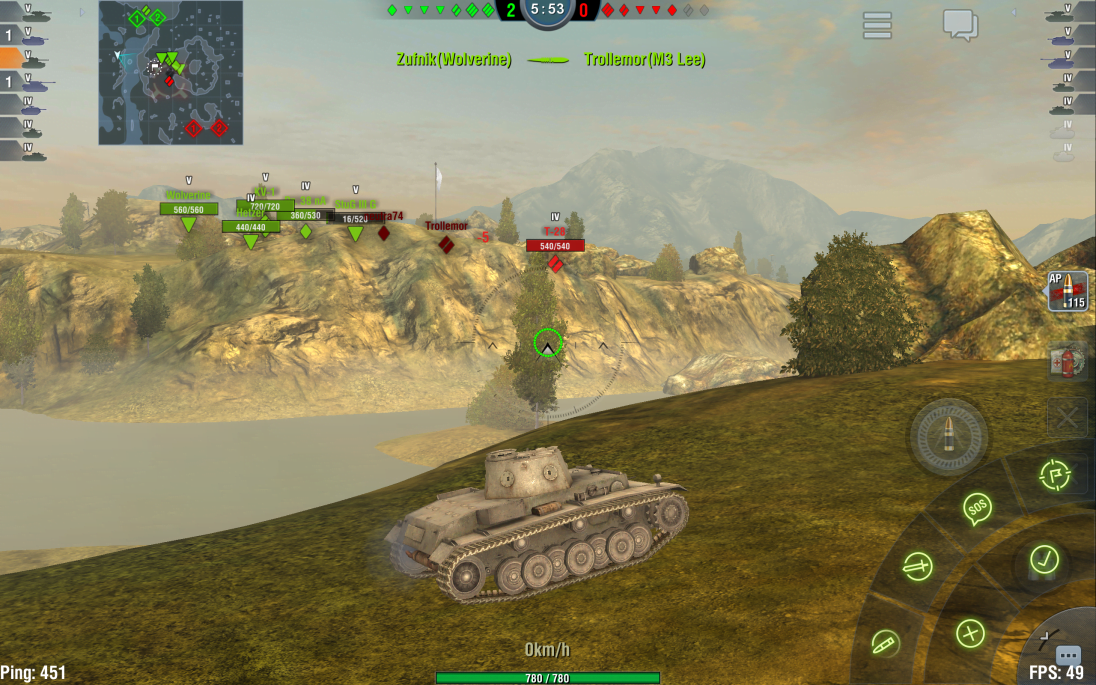Tap the battle minimap
This screenshot has width=1096, height=685.
click(x=170, y=72)
